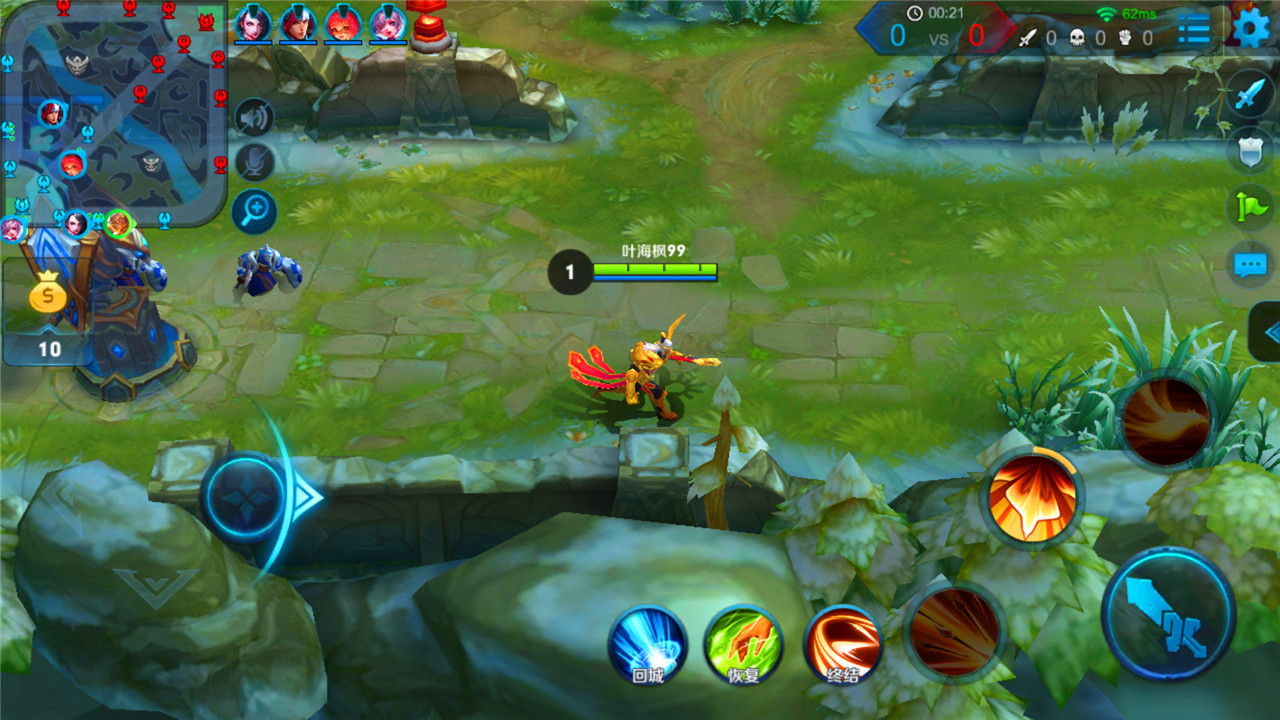This screenshot has height=720, width=1280.
Task: Click the magnifier minimap zoom button
Action: (254, 210)
